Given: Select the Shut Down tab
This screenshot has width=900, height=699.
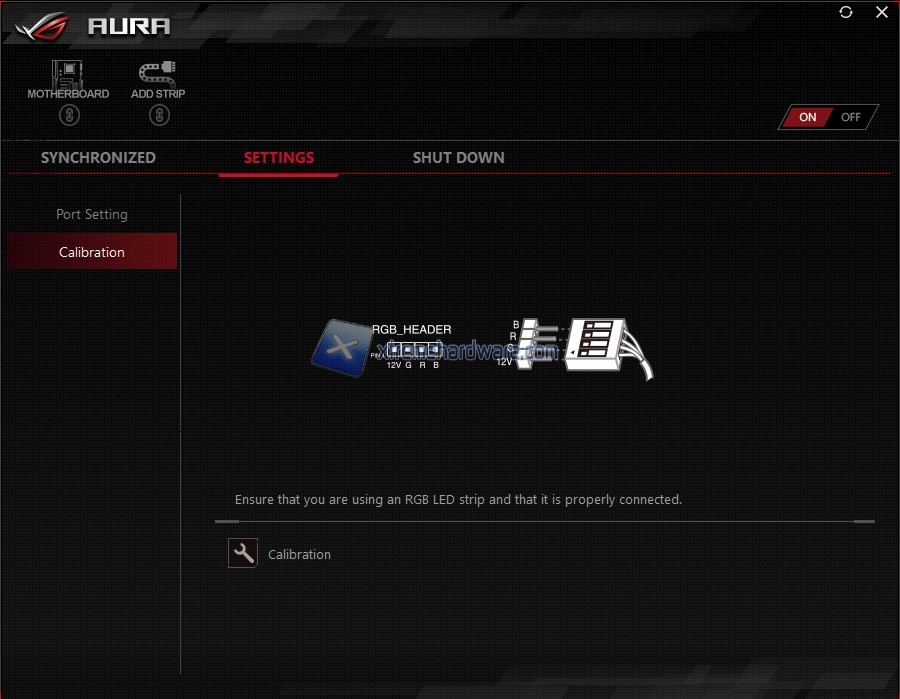Looking at the screenshot, I should pyautogui.click(x=458, y=158).
